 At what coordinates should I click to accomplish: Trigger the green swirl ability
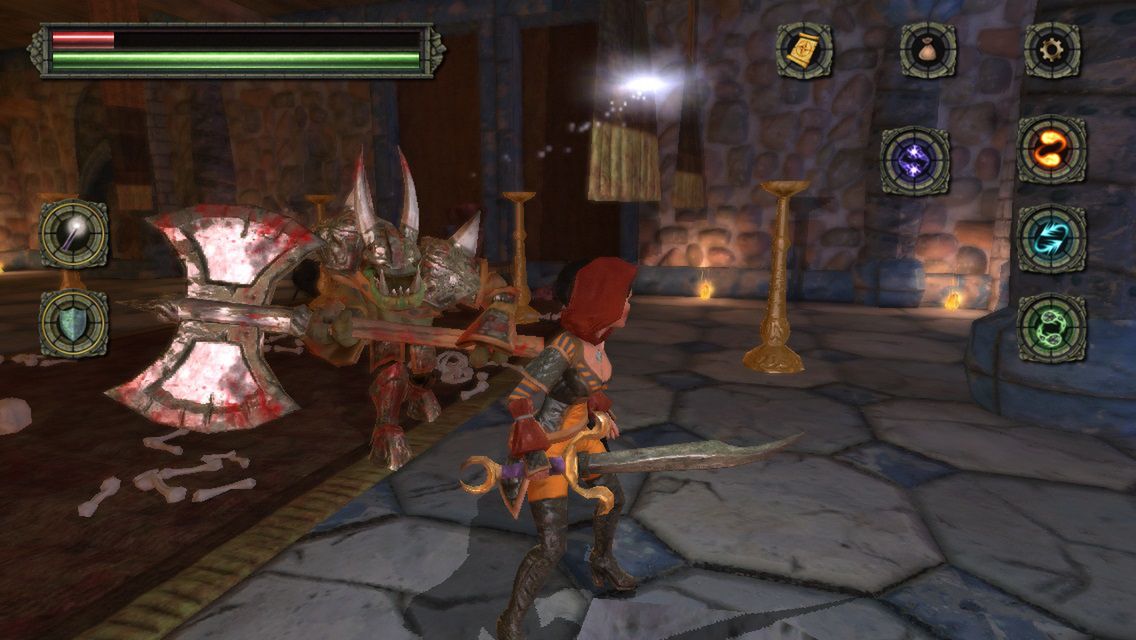pyautogui.click(x=1052, y=329)
